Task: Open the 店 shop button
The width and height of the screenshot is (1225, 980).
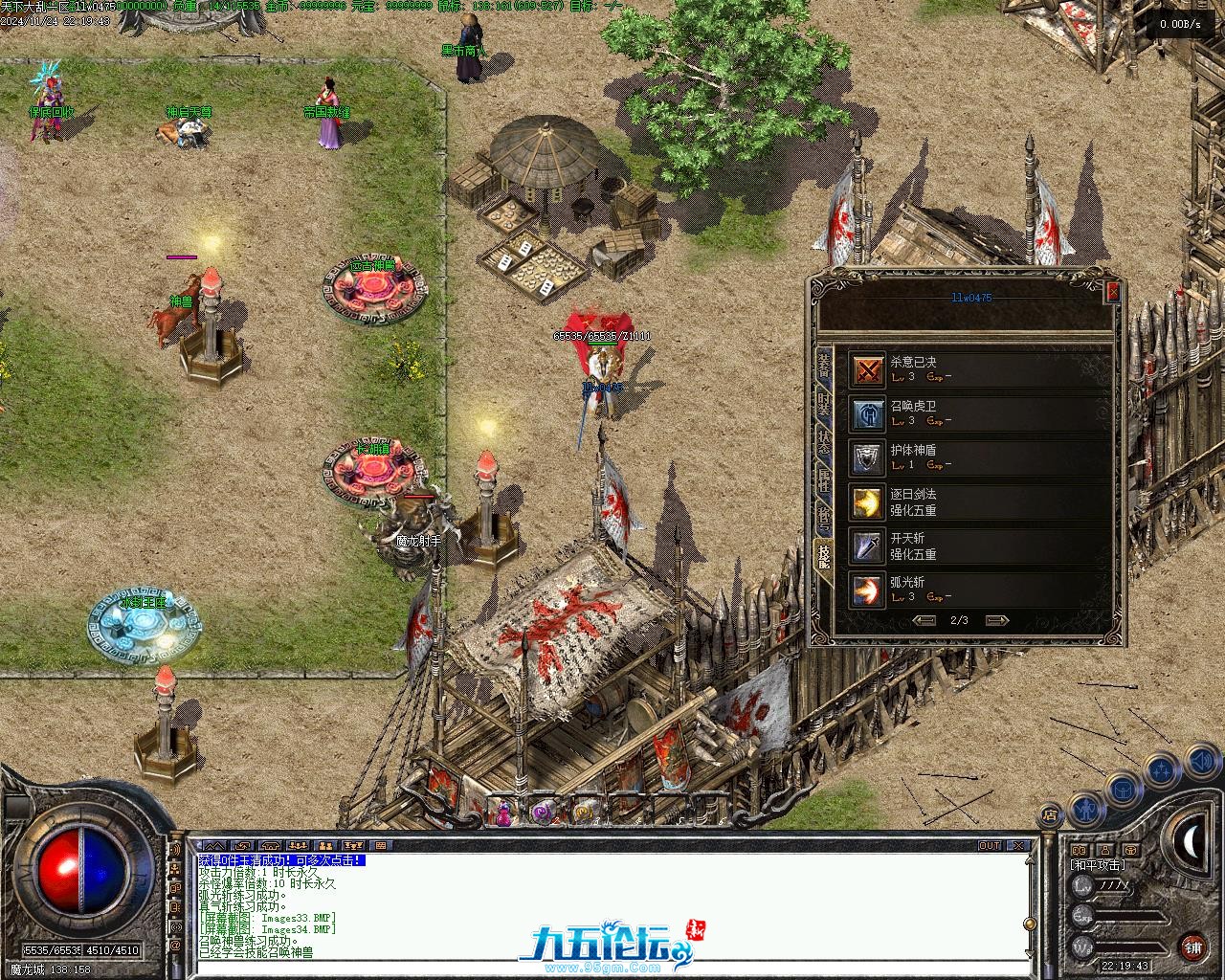Action: coord(1050,815)
